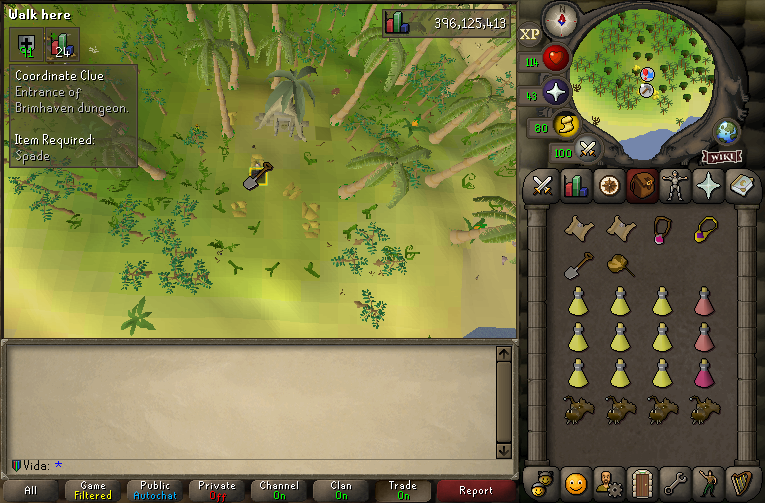Activate quick-prayers via the prayer orb
Image resolution: width=765 pixels, height=503 pixels.
coord(556,93)
